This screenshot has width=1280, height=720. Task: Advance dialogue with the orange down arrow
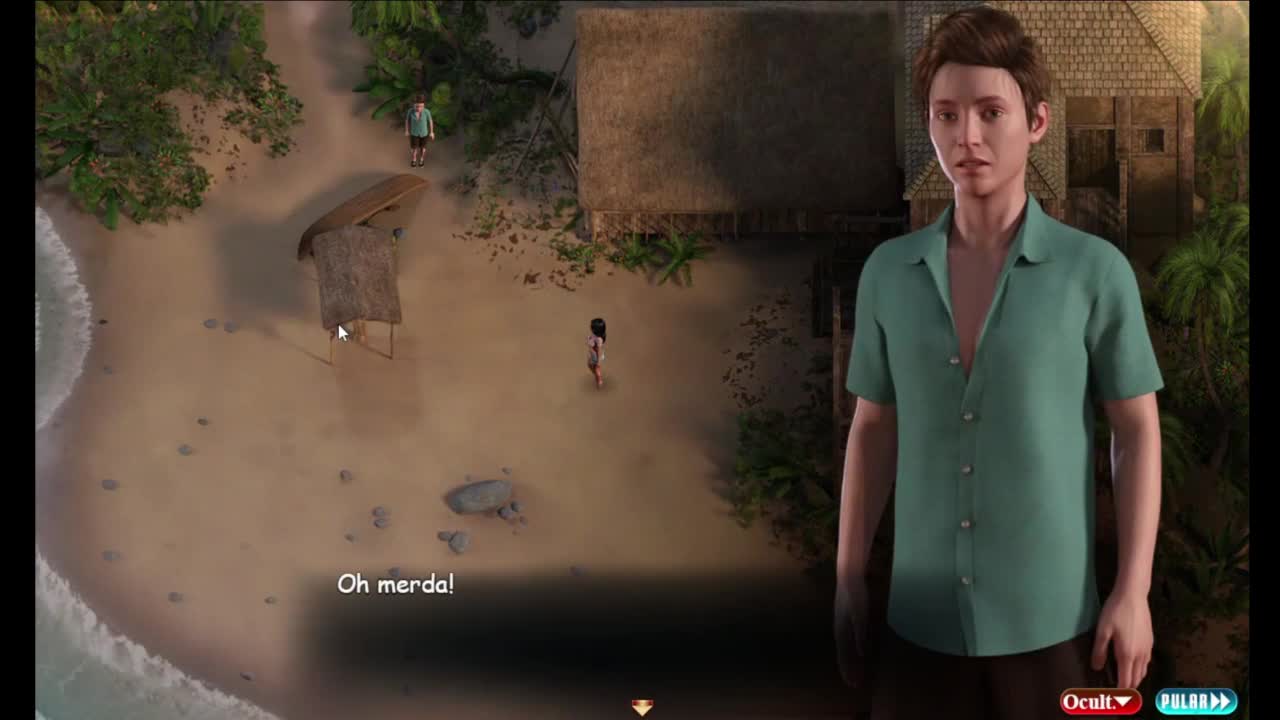pyautogui.click(x=642, y=707)
